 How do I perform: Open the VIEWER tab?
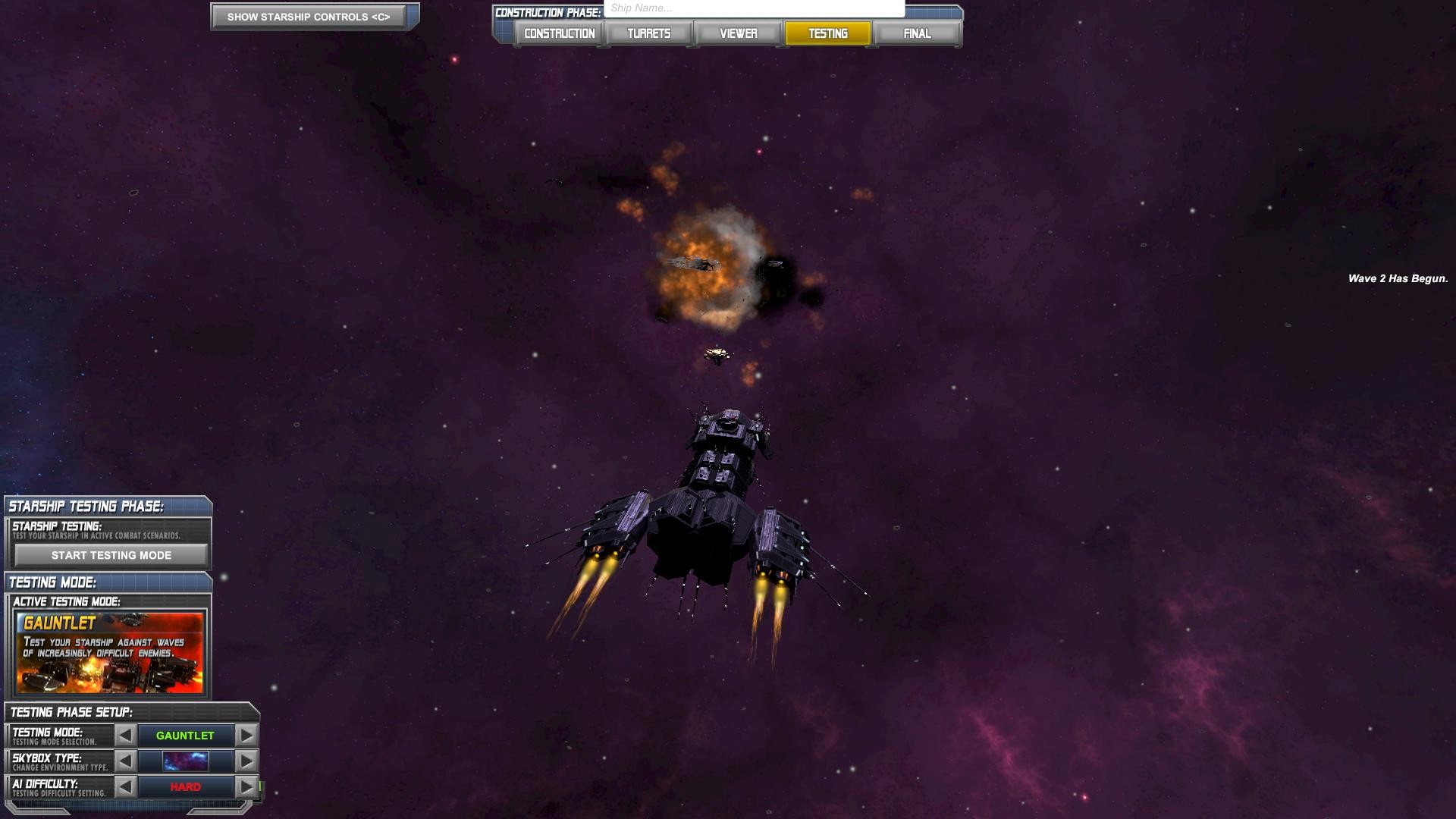click(x=737, y=33)
